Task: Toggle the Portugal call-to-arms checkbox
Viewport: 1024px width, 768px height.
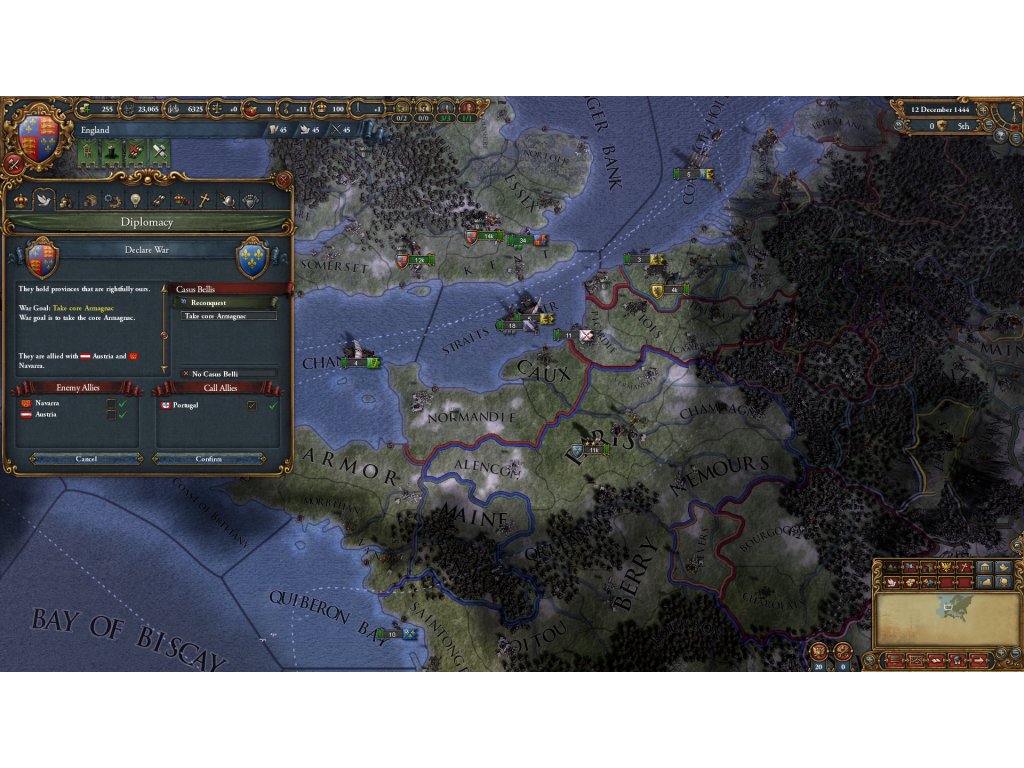Action: coord(252,405)
